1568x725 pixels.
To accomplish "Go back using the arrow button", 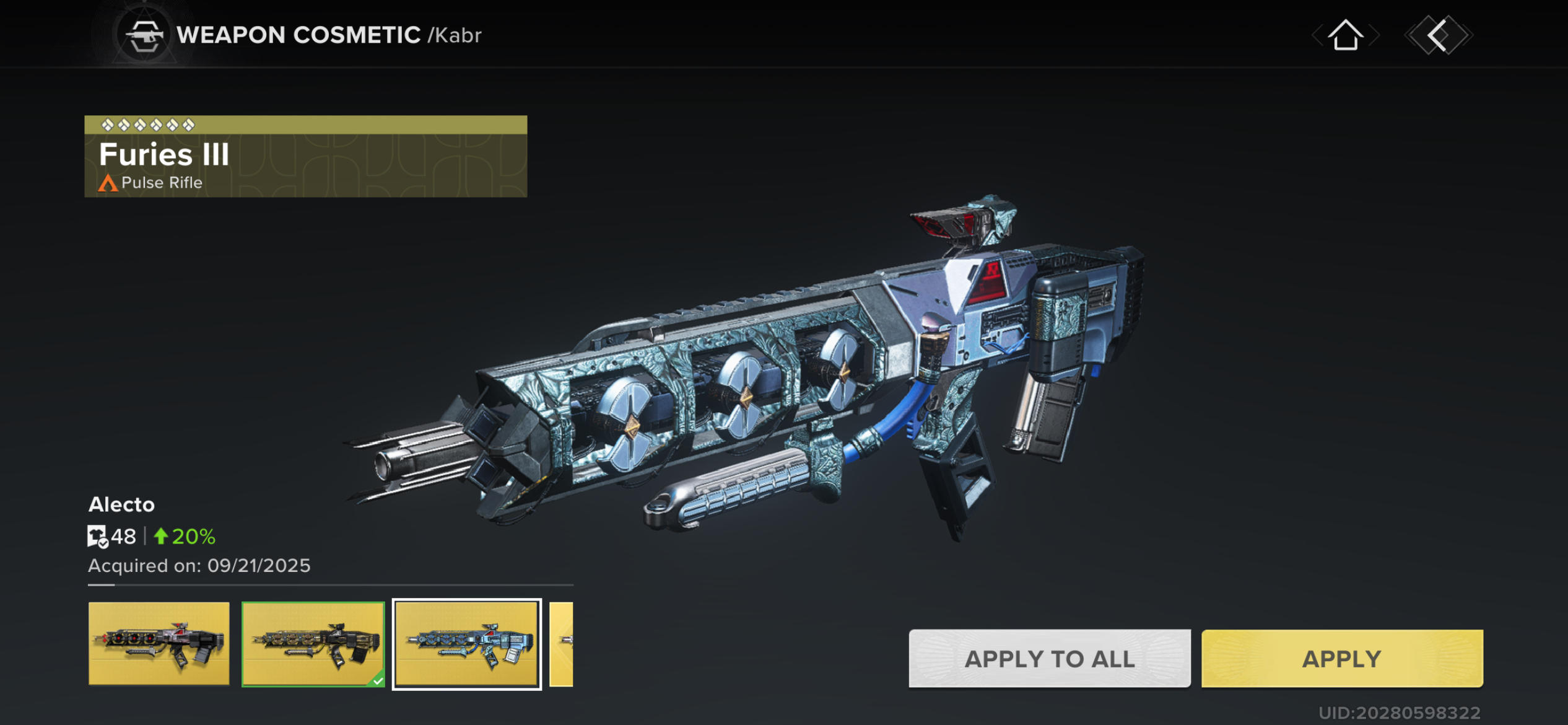I will [1438, 35].
